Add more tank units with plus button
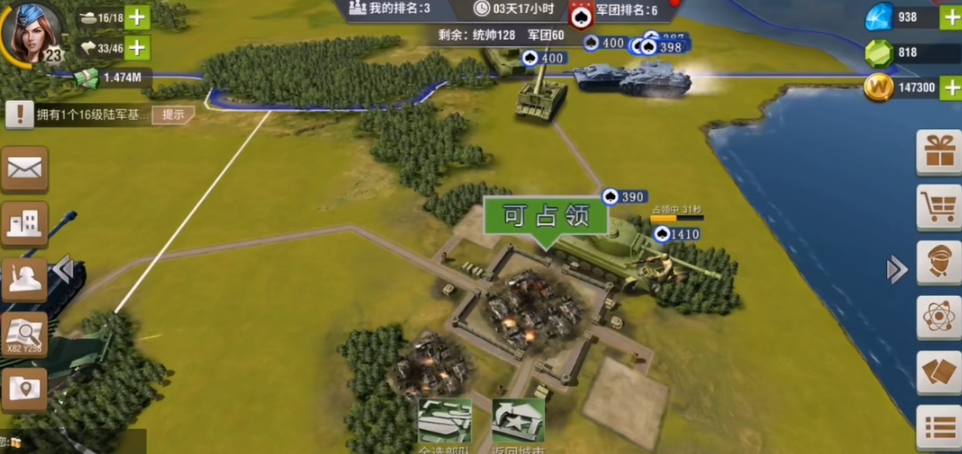Screen dimensions: 962x454 point(136,17)
